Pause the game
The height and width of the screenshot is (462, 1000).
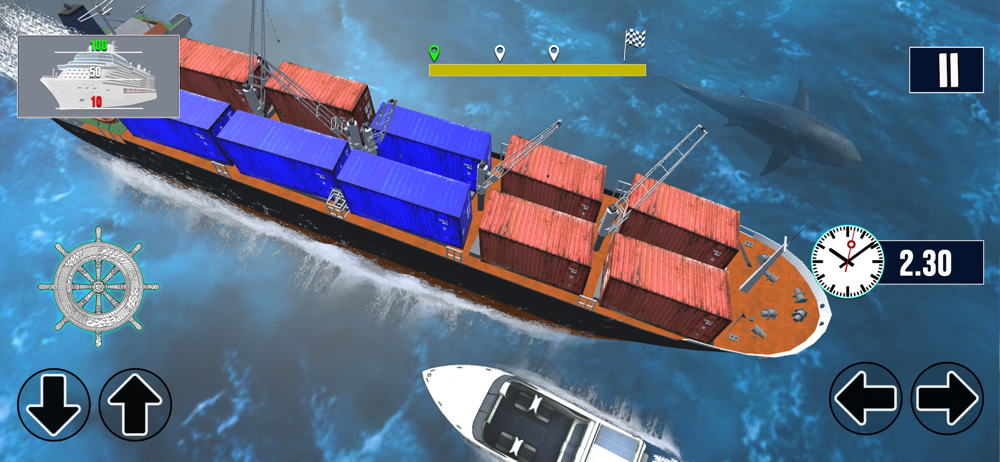946,71
